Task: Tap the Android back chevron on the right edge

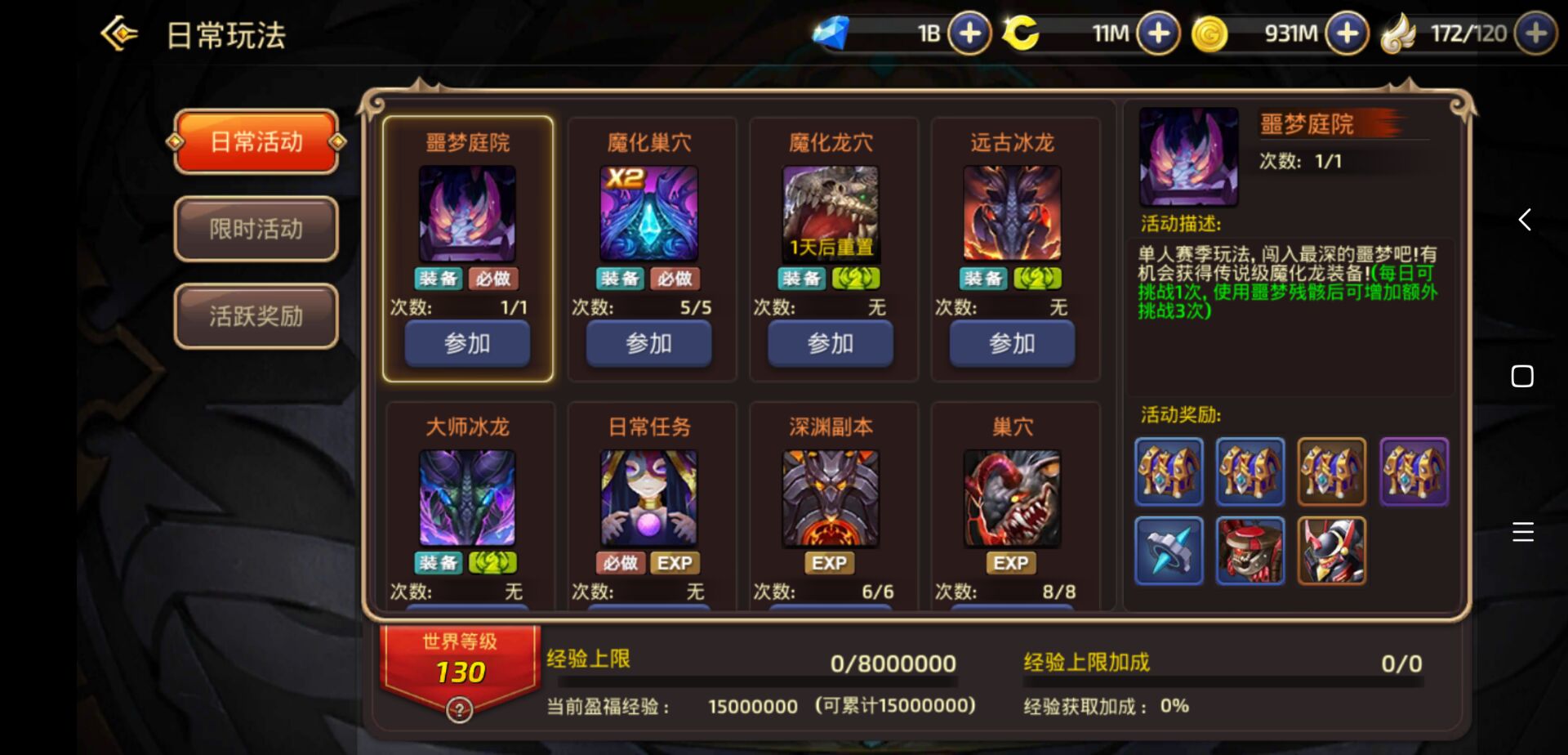Action: (x=1522, y=219)
